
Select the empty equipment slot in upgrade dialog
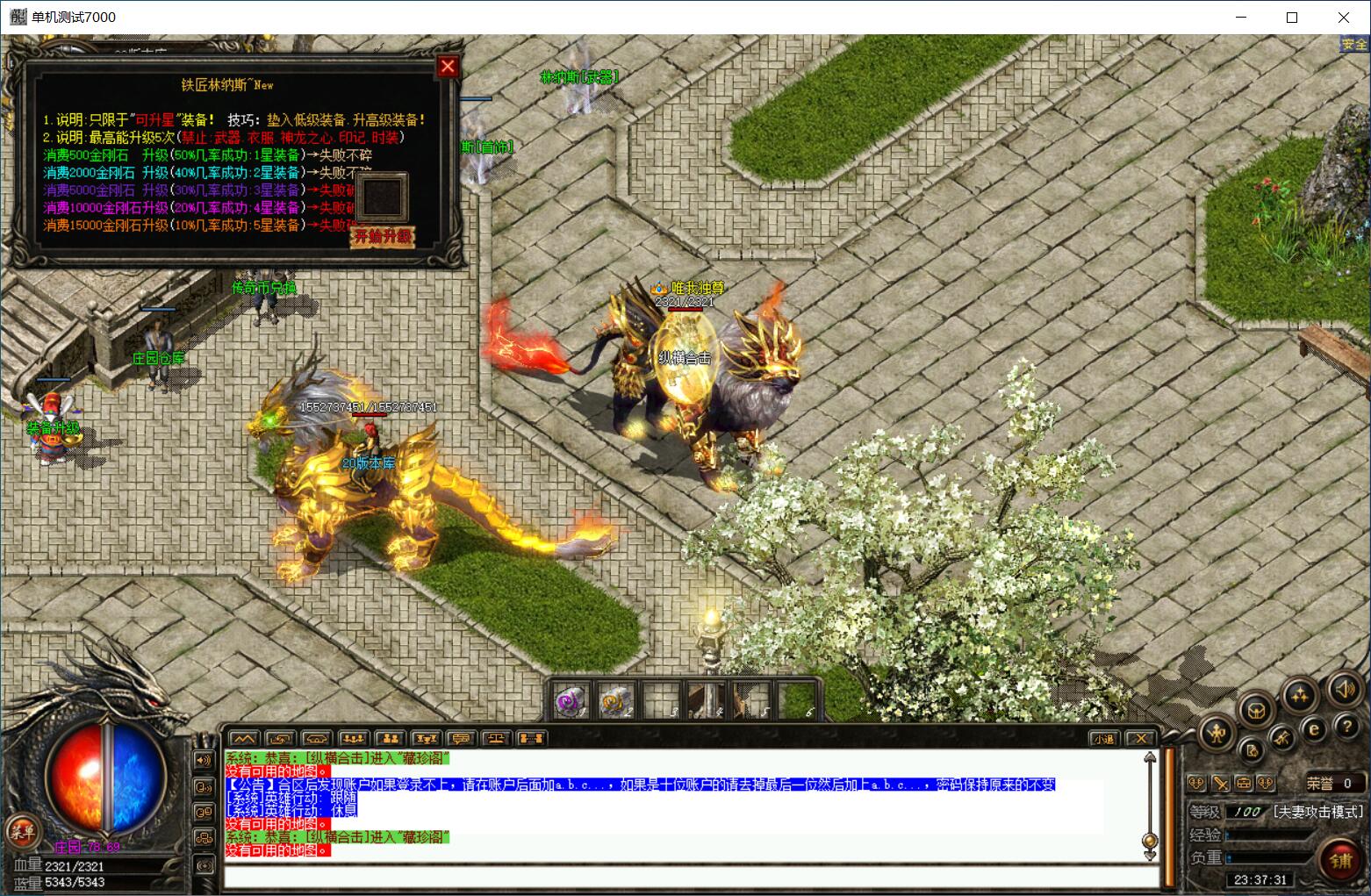click(x=382, y=198)
